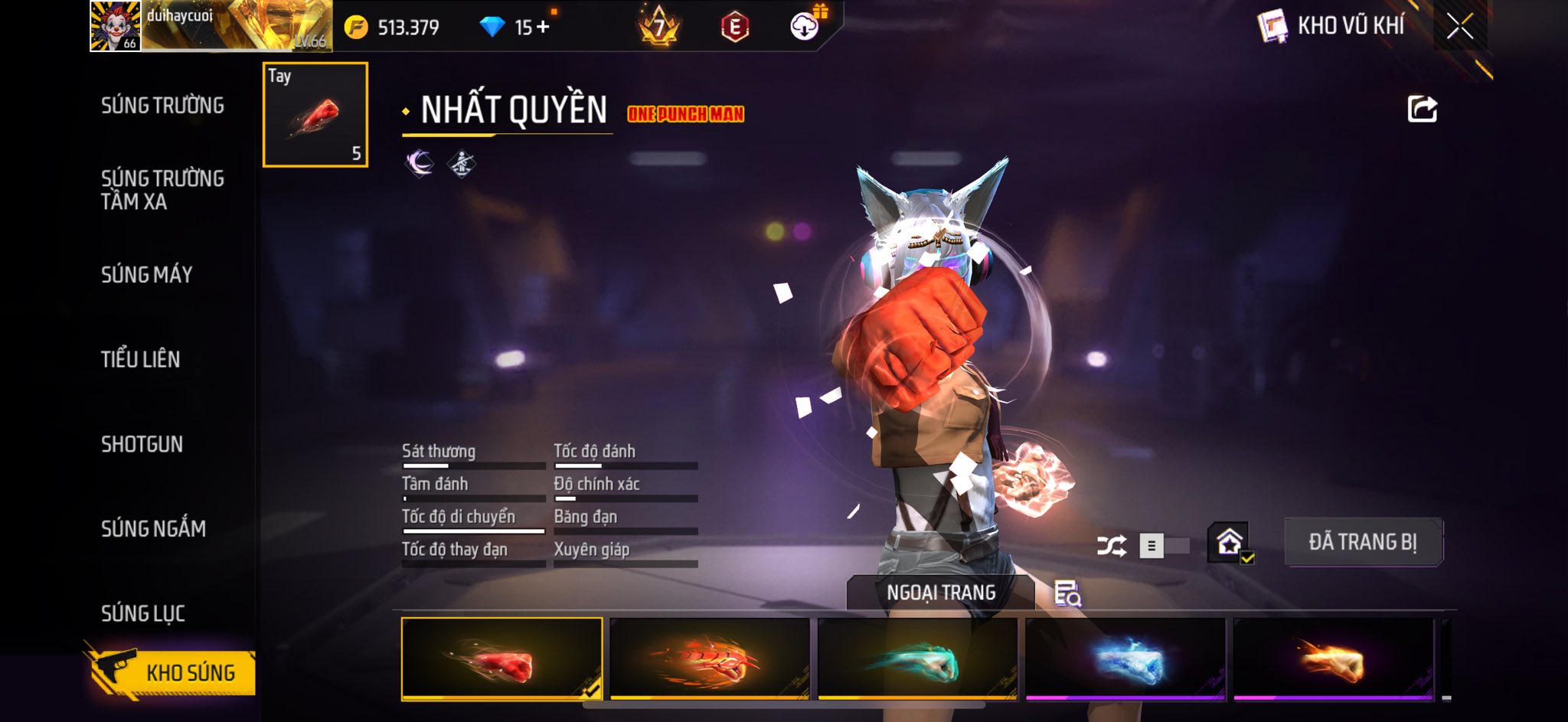The height and width of the screenshot is (722, 1568).
Task: Show the Shotgun weapon list
Action: [x=142, y=444]
